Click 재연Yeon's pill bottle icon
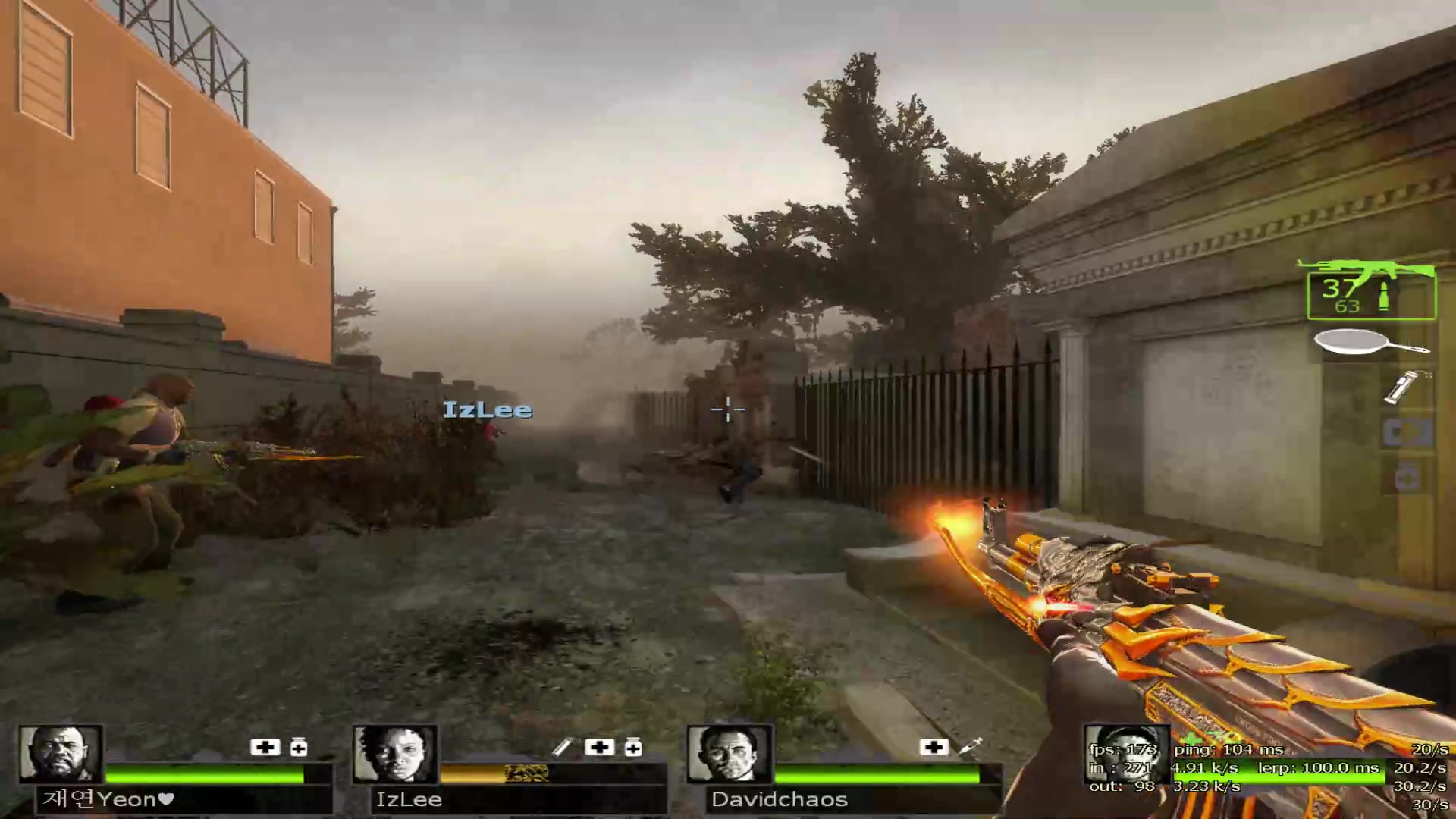Image resolution: width=1456 pixels, height=819 pixels. coord(299,748)
